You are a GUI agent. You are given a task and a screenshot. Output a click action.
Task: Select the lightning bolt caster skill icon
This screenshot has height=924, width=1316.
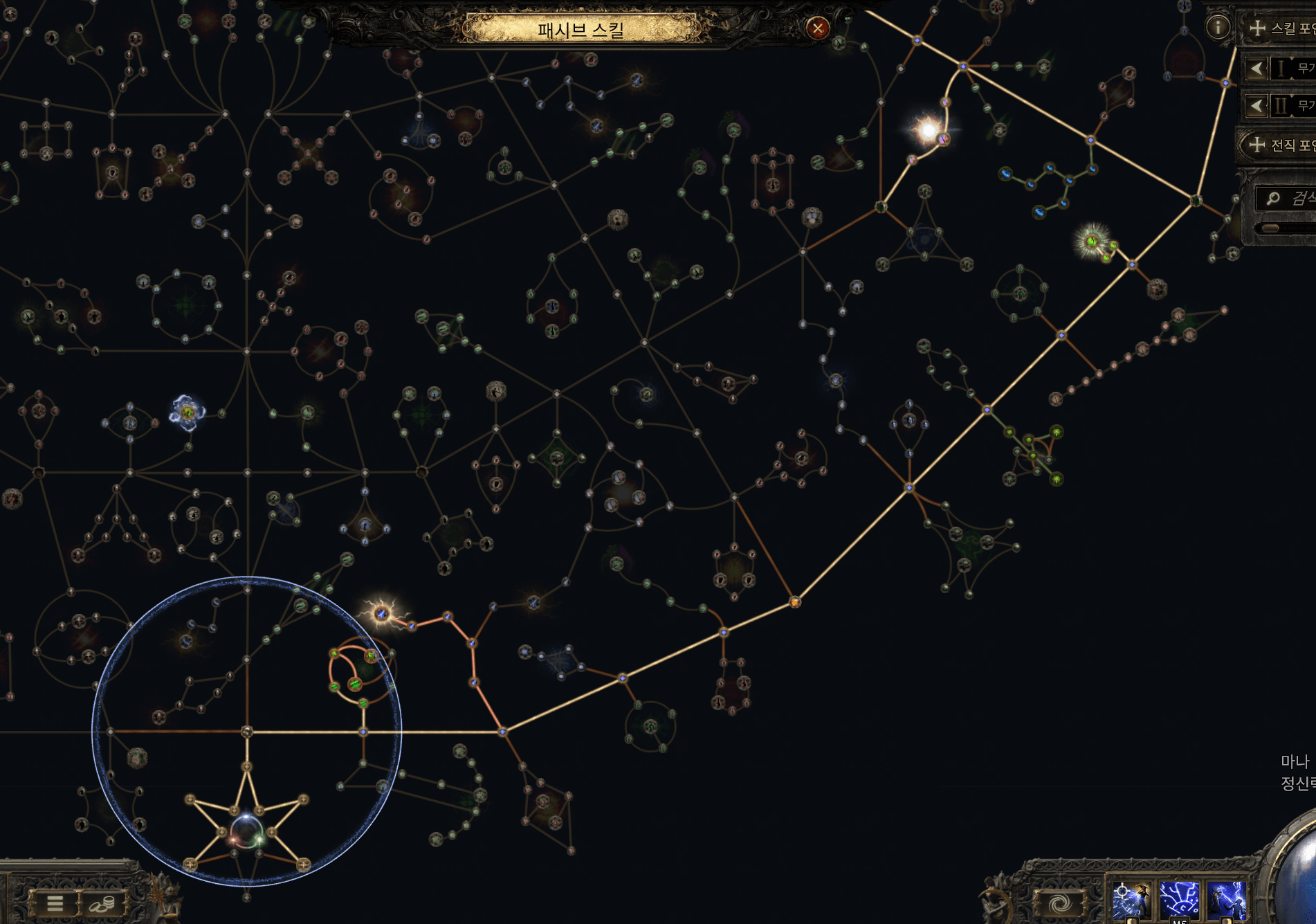coord(1227,900)
